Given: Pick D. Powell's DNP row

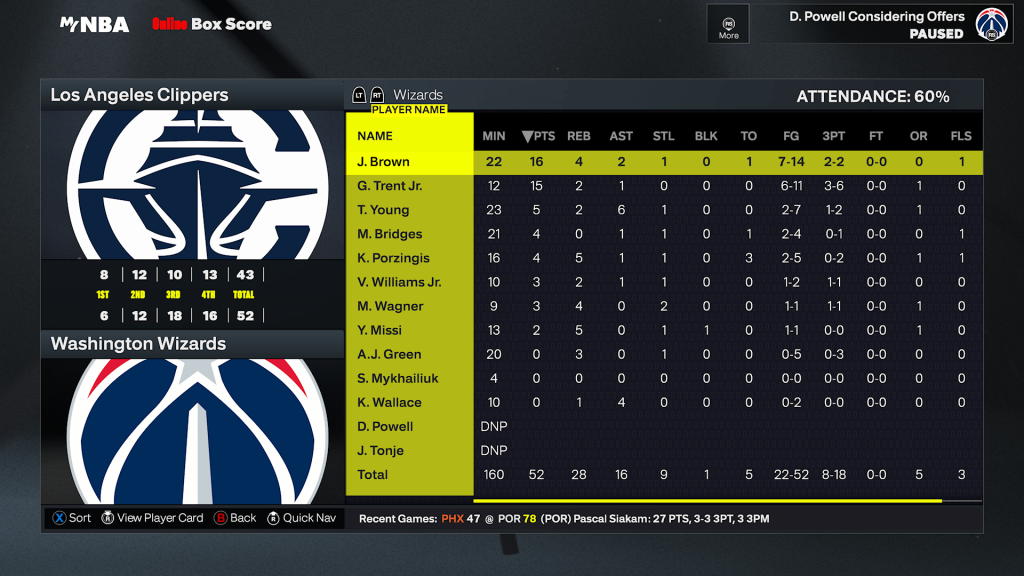Looking at the screenshot, I should coord(385,426).
